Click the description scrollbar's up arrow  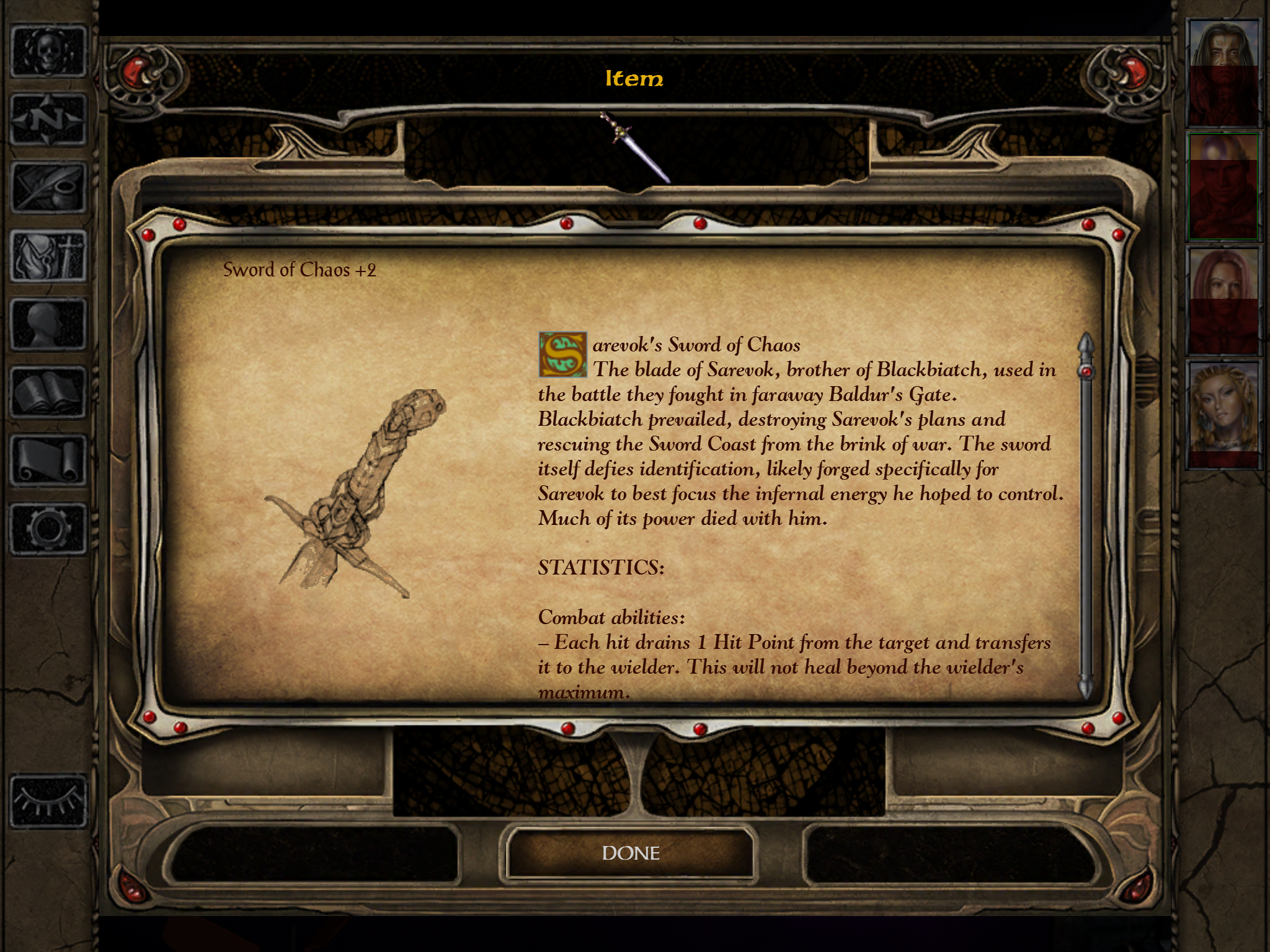point(1086,344)
